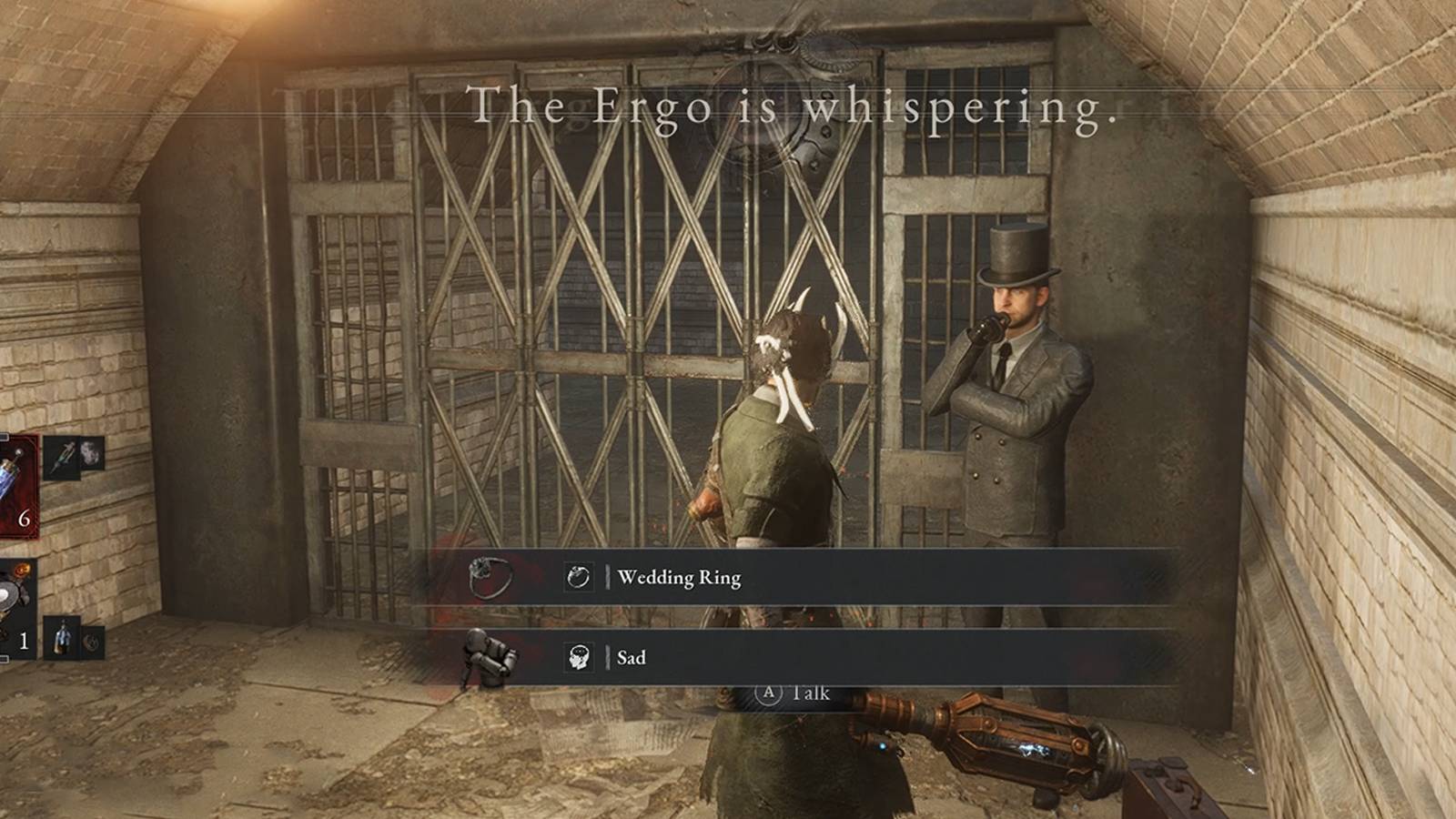Click the circular A button prompt
1456x819 pixels.
click(767, 693)
